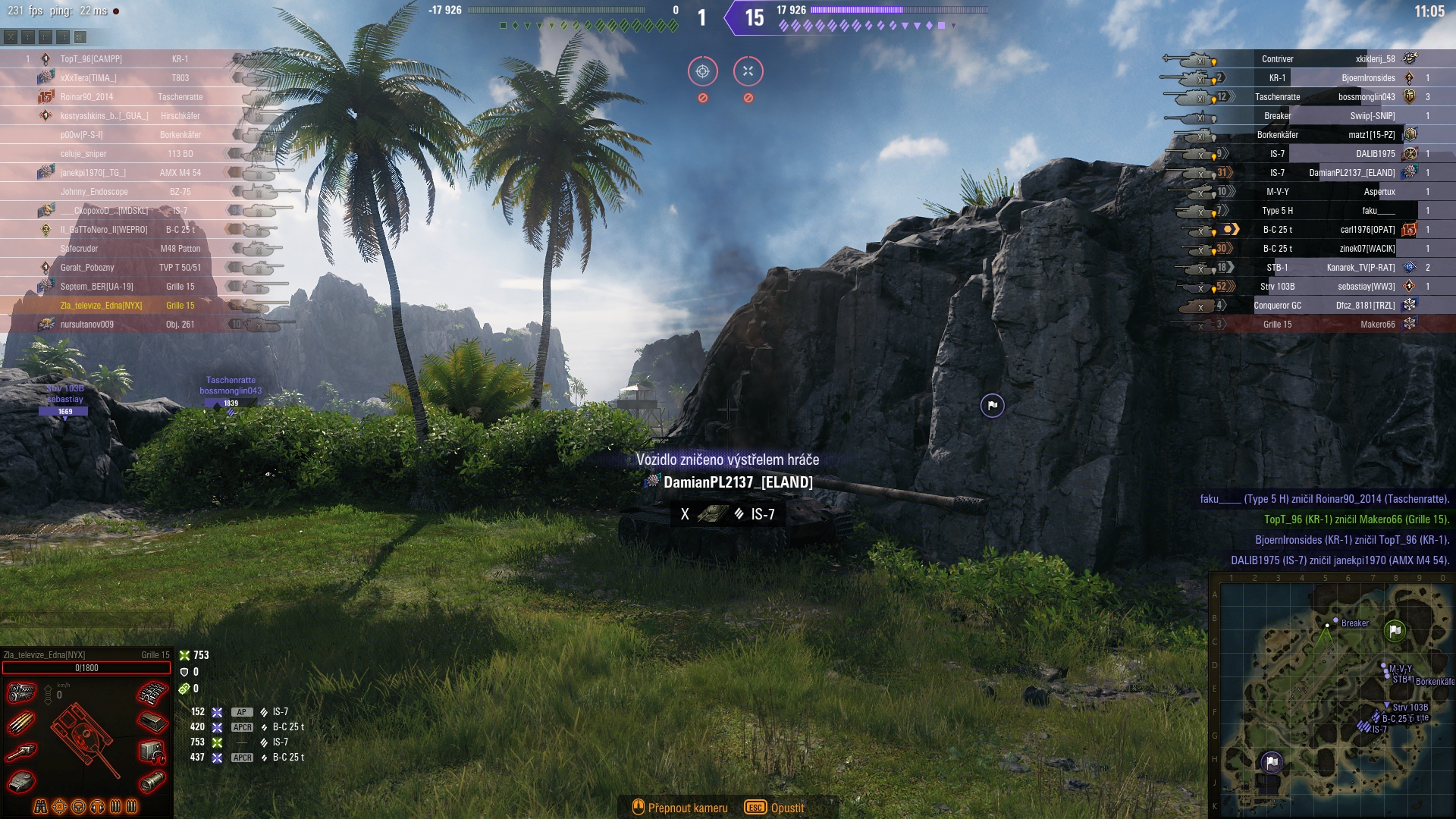This screenshot has height=819, width=1456.
Task: Select own Zla_televize_Edna Grille 15 row
Action: [114, 306]
